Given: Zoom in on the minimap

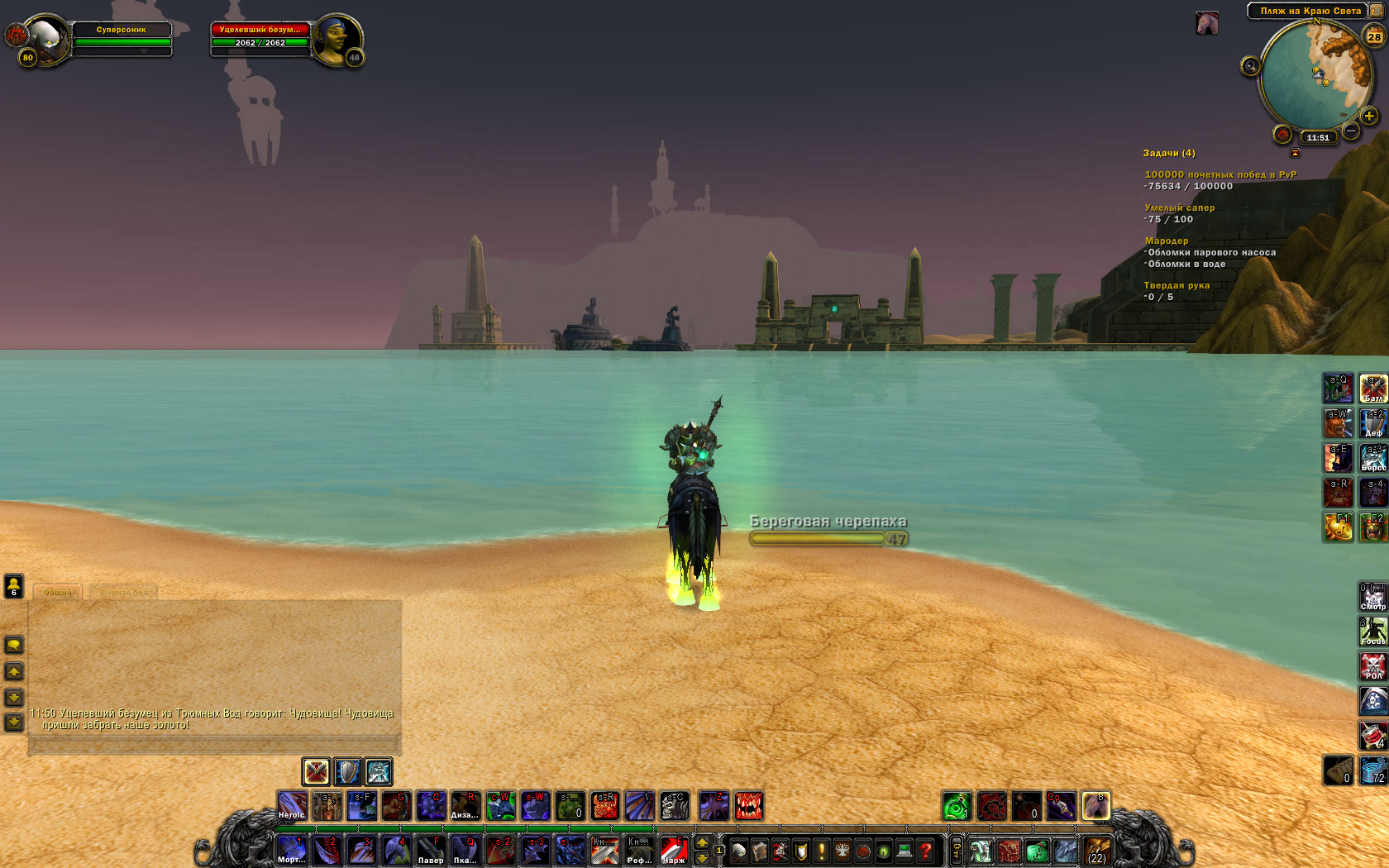Looking at the screenshot, I should [1369, 116].
